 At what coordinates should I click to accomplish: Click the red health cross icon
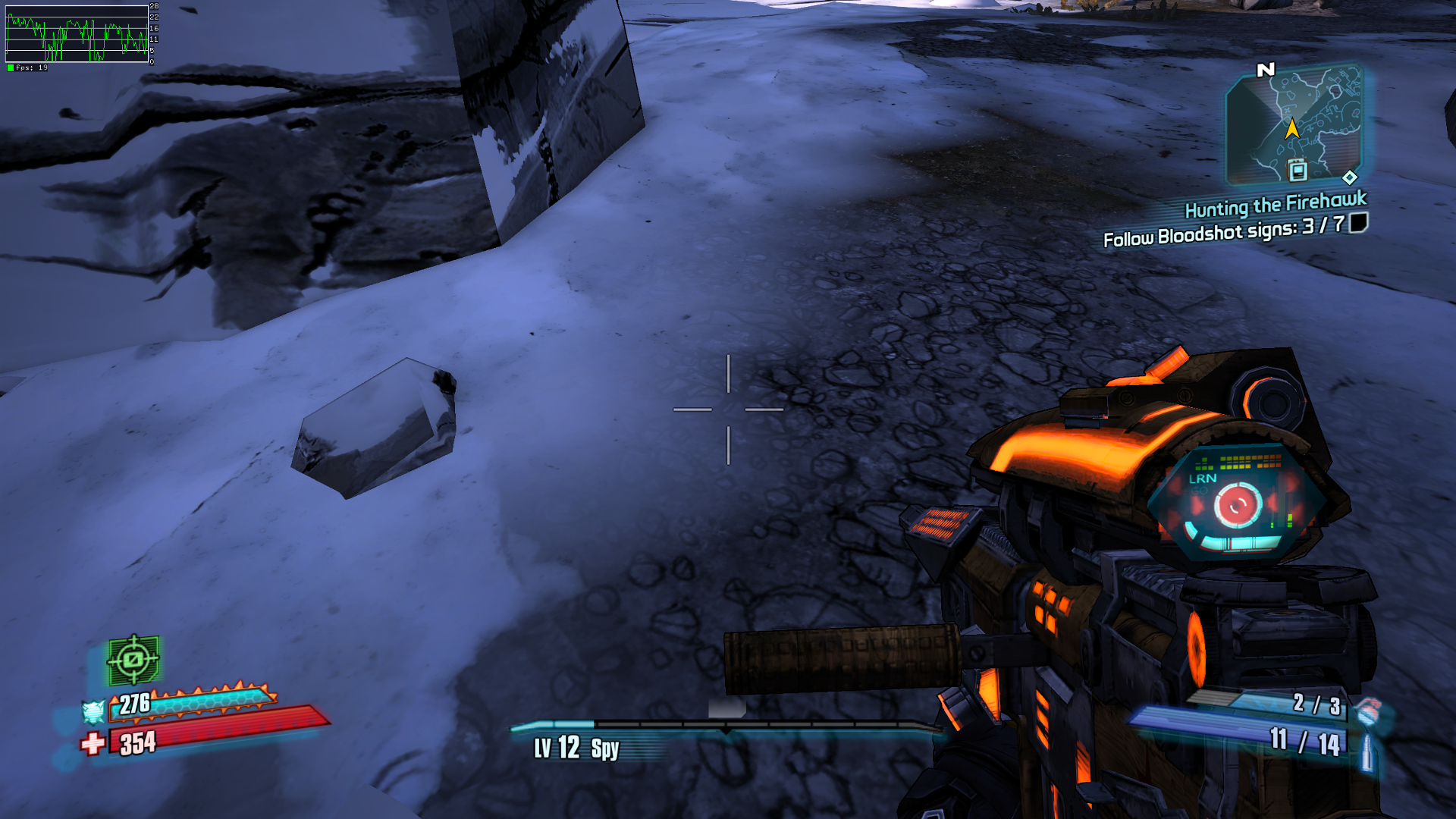tap(93, 743)
